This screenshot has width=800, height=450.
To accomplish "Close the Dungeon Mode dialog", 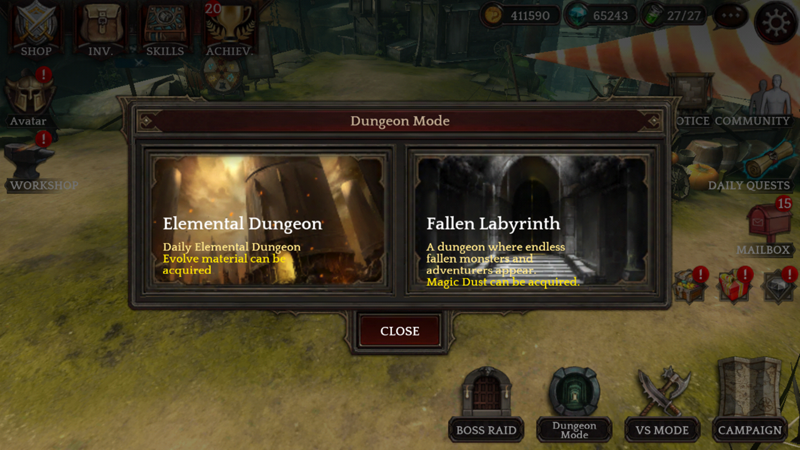I will click(399, 331).
